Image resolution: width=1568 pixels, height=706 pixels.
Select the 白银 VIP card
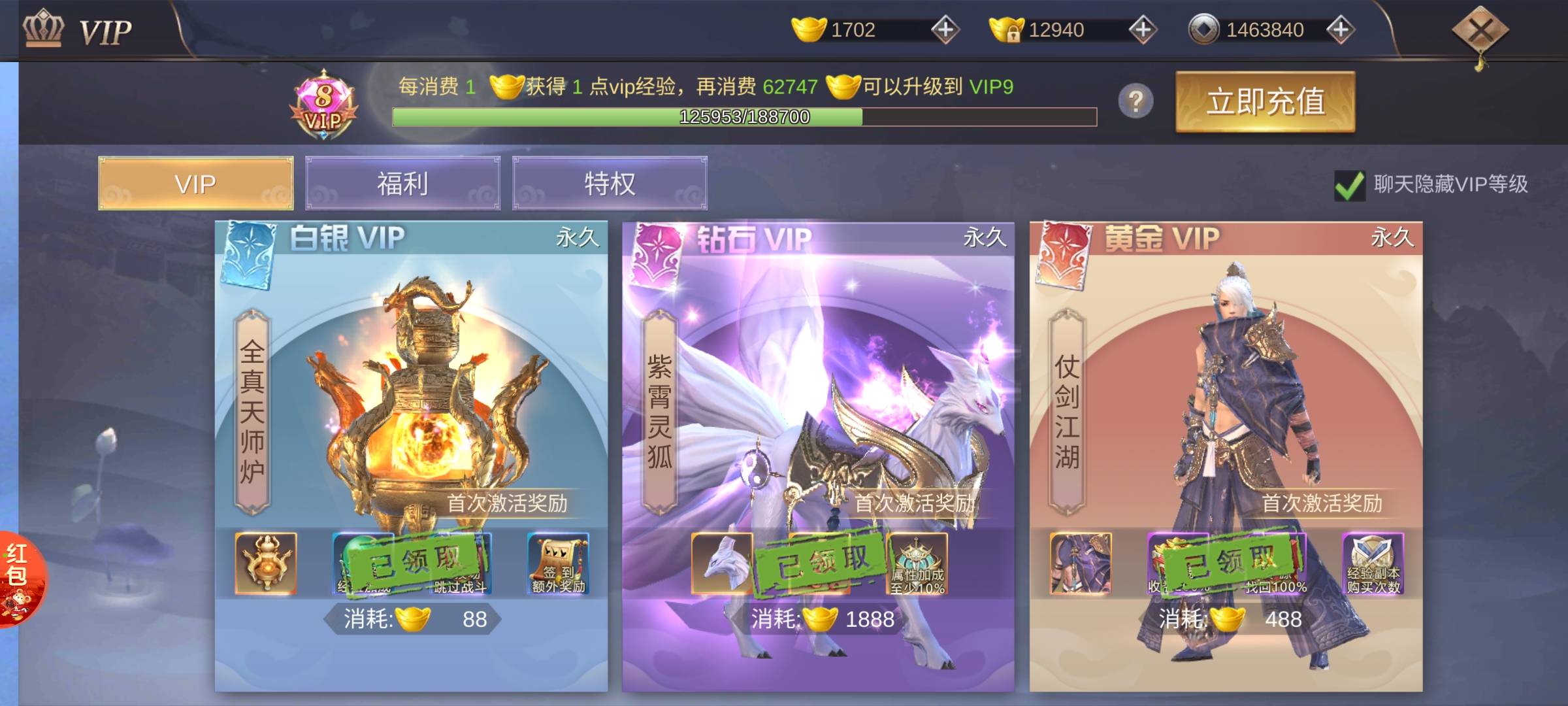411,392
